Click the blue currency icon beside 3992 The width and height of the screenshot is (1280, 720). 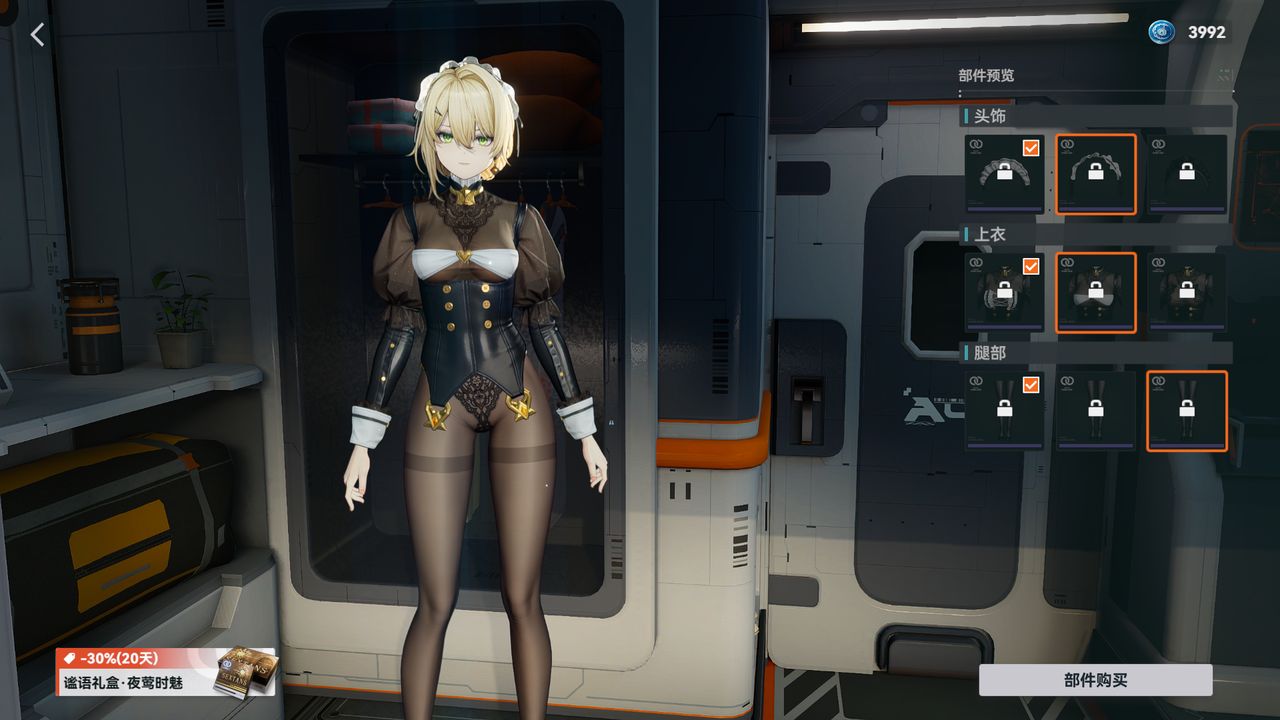click(1161, 32)
